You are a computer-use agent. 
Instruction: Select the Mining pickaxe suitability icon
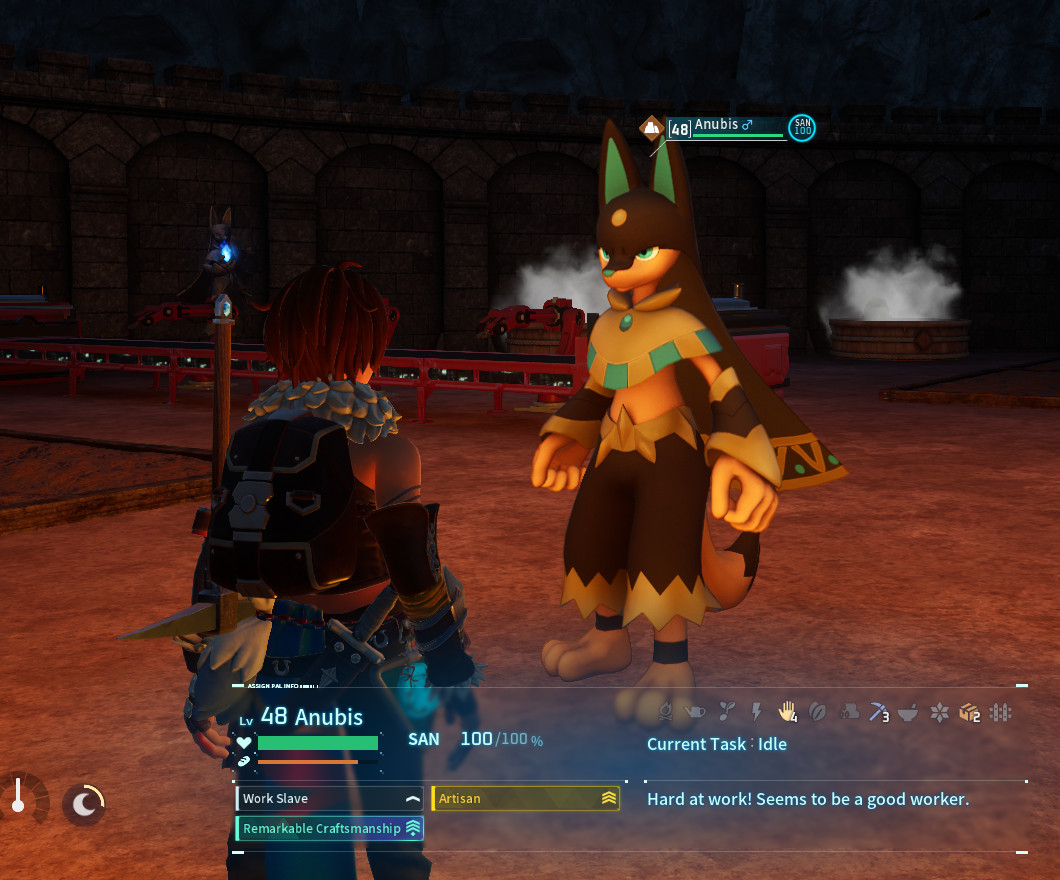[878, 711]
